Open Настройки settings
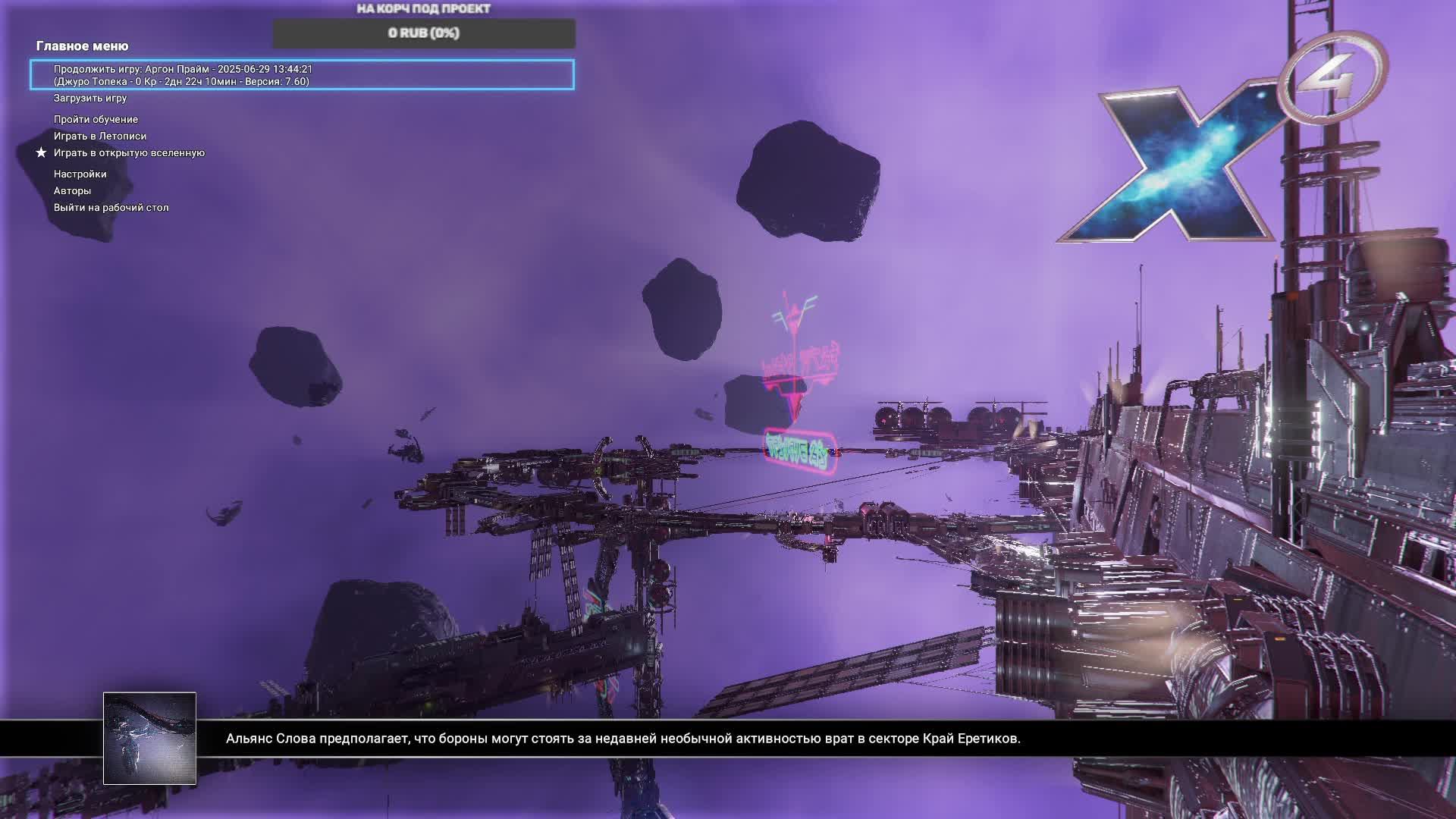Image resolution: width=1456 pixels, height=819 pixels. pyautogui.click(x=80, y=174)
